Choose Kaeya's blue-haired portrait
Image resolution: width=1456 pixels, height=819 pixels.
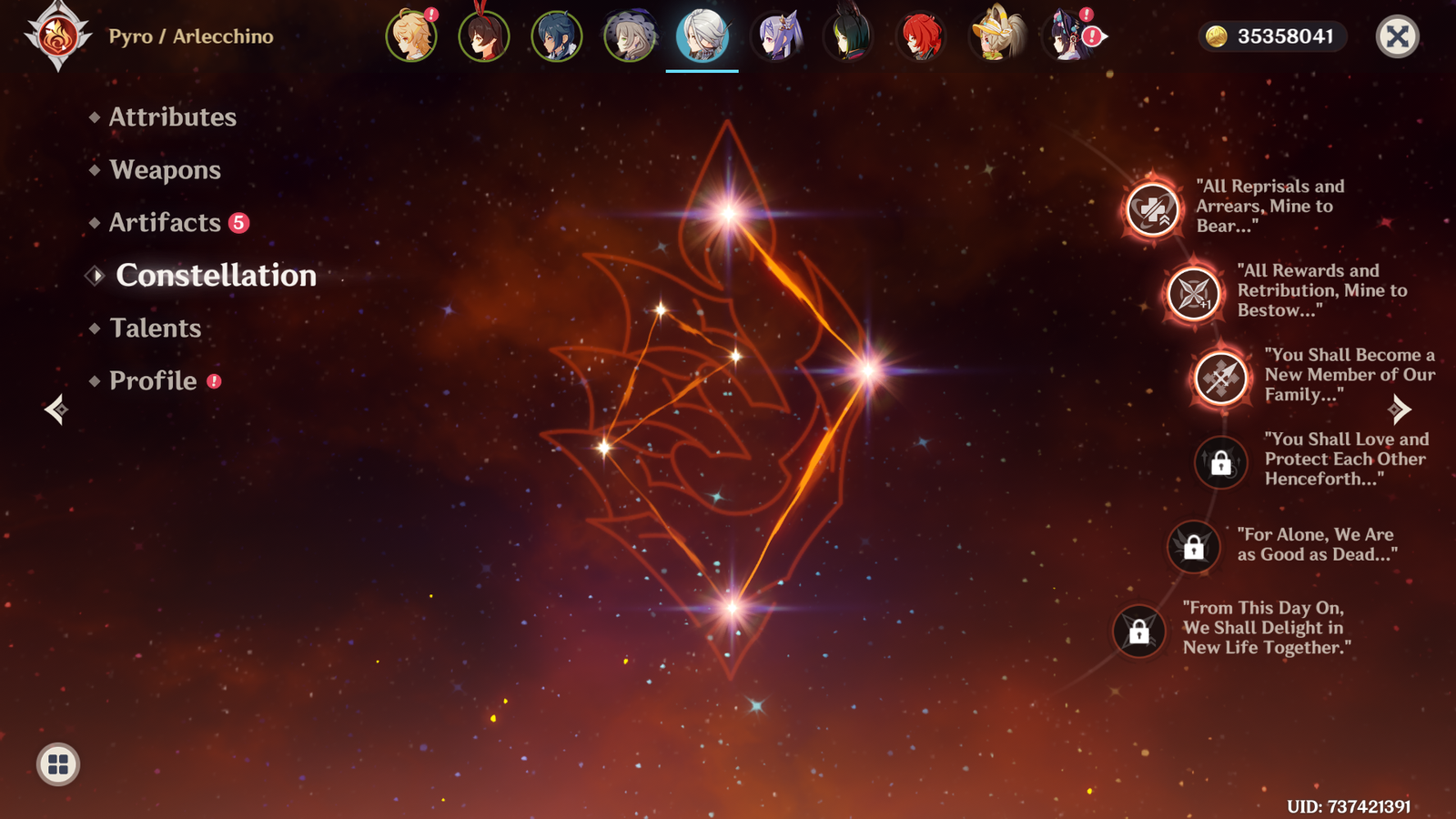pos(557,37)
